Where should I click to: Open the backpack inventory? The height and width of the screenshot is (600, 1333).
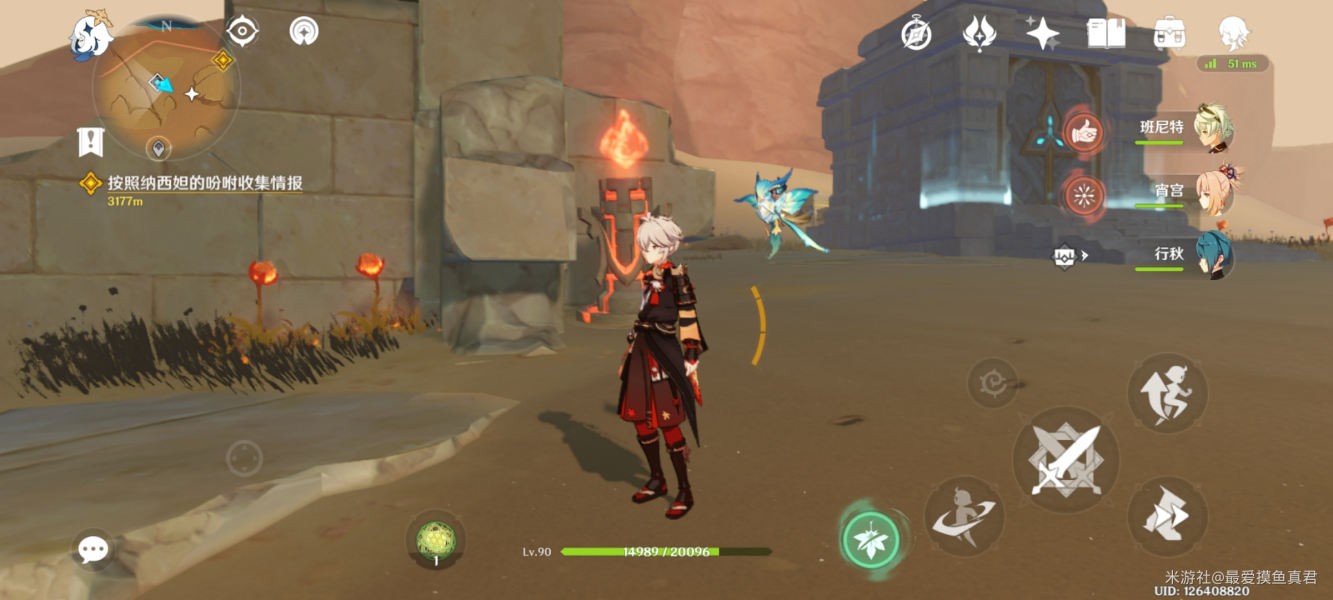coord(1169,34)
